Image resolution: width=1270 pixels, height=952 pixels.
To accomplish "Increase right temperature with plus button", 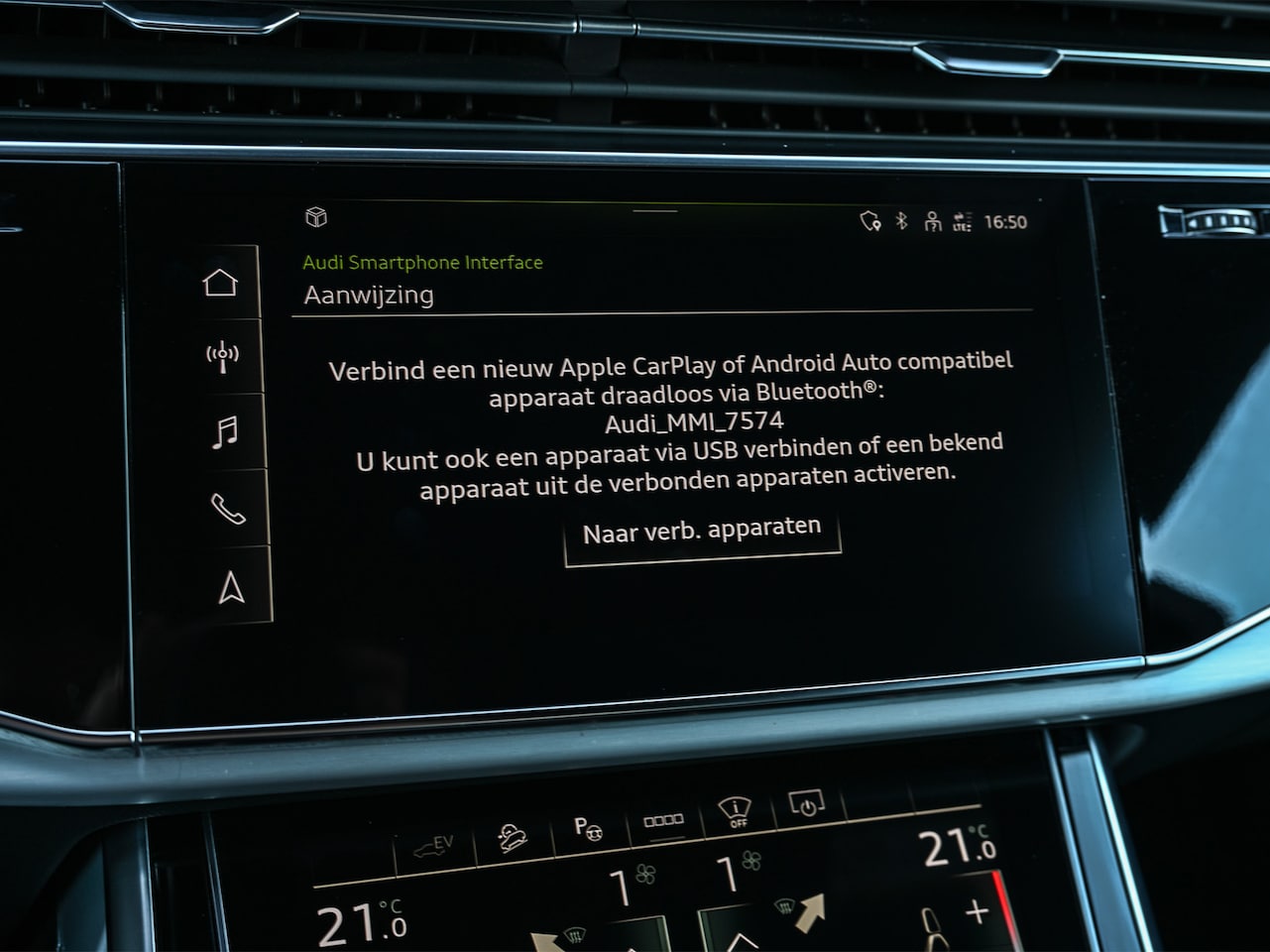I will click(x=977, y=911).
